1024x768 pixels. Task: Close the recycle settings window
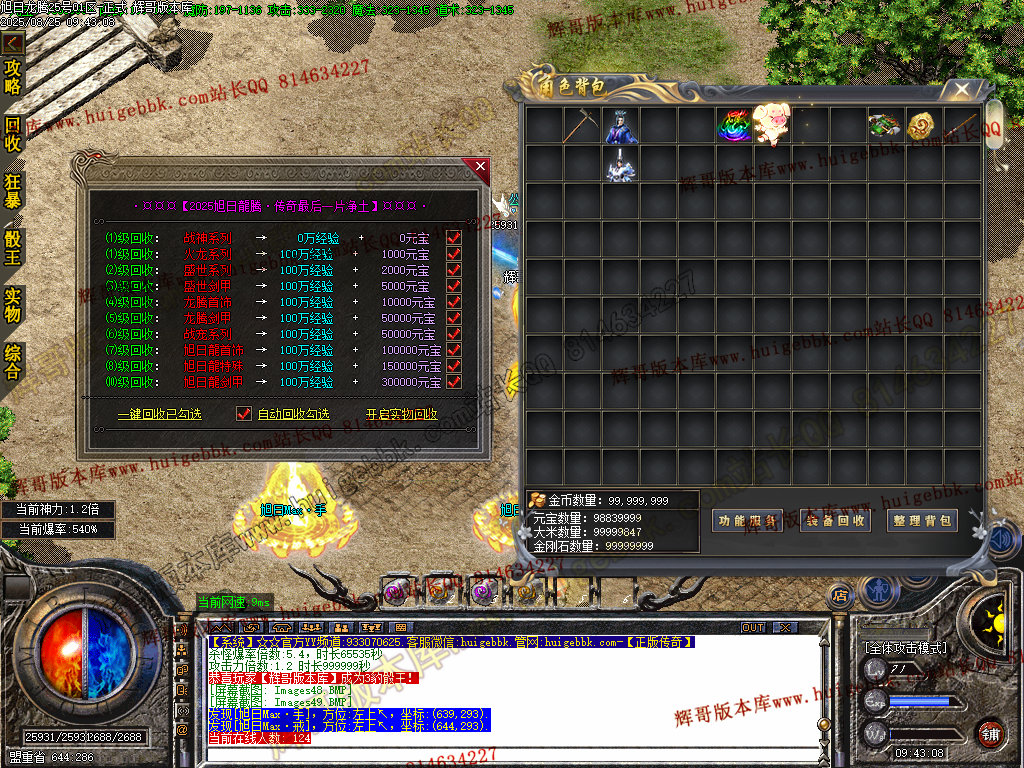tap(480, 166)
